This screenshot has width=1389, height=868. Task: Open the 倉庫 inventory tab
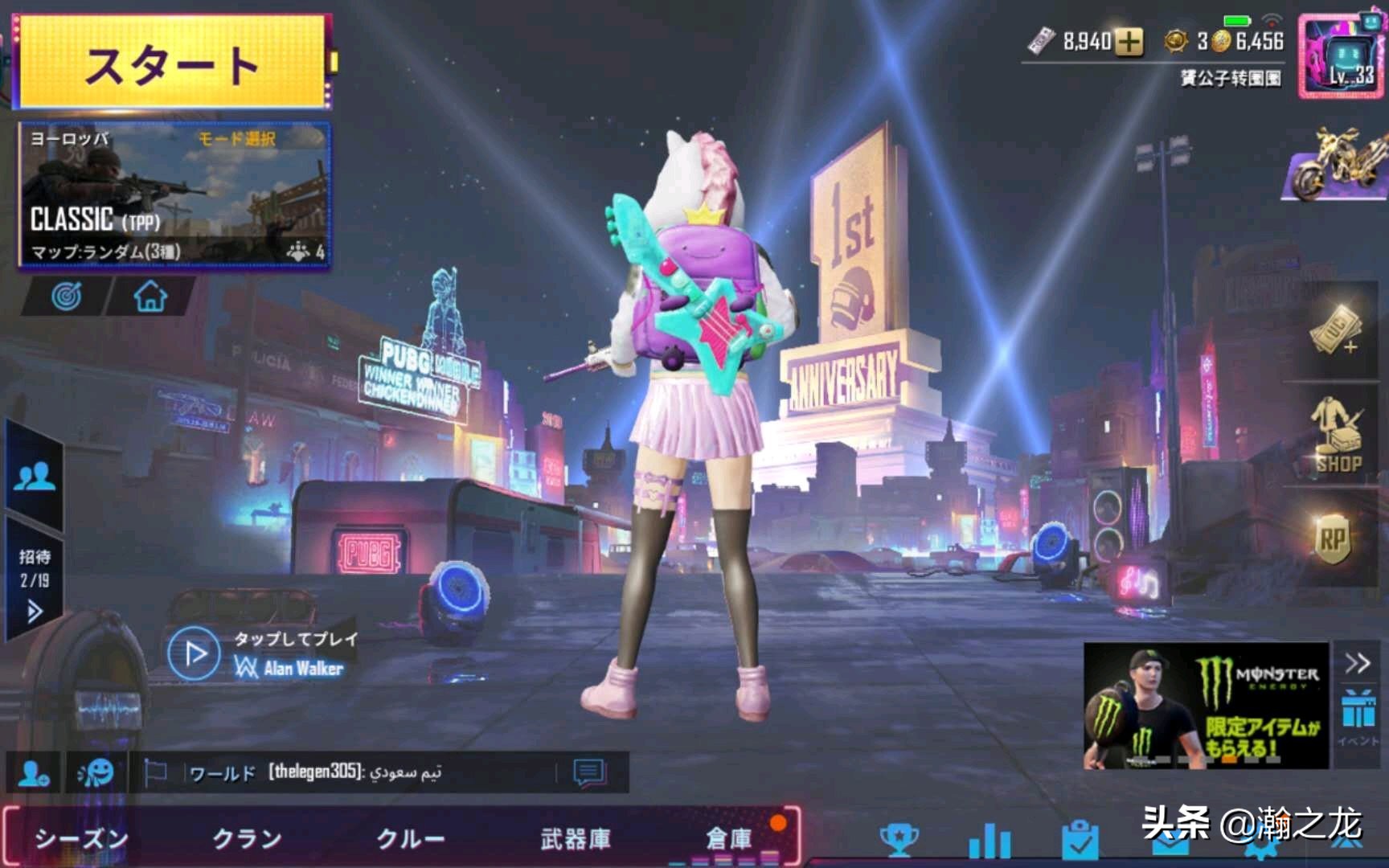(728, 839)
